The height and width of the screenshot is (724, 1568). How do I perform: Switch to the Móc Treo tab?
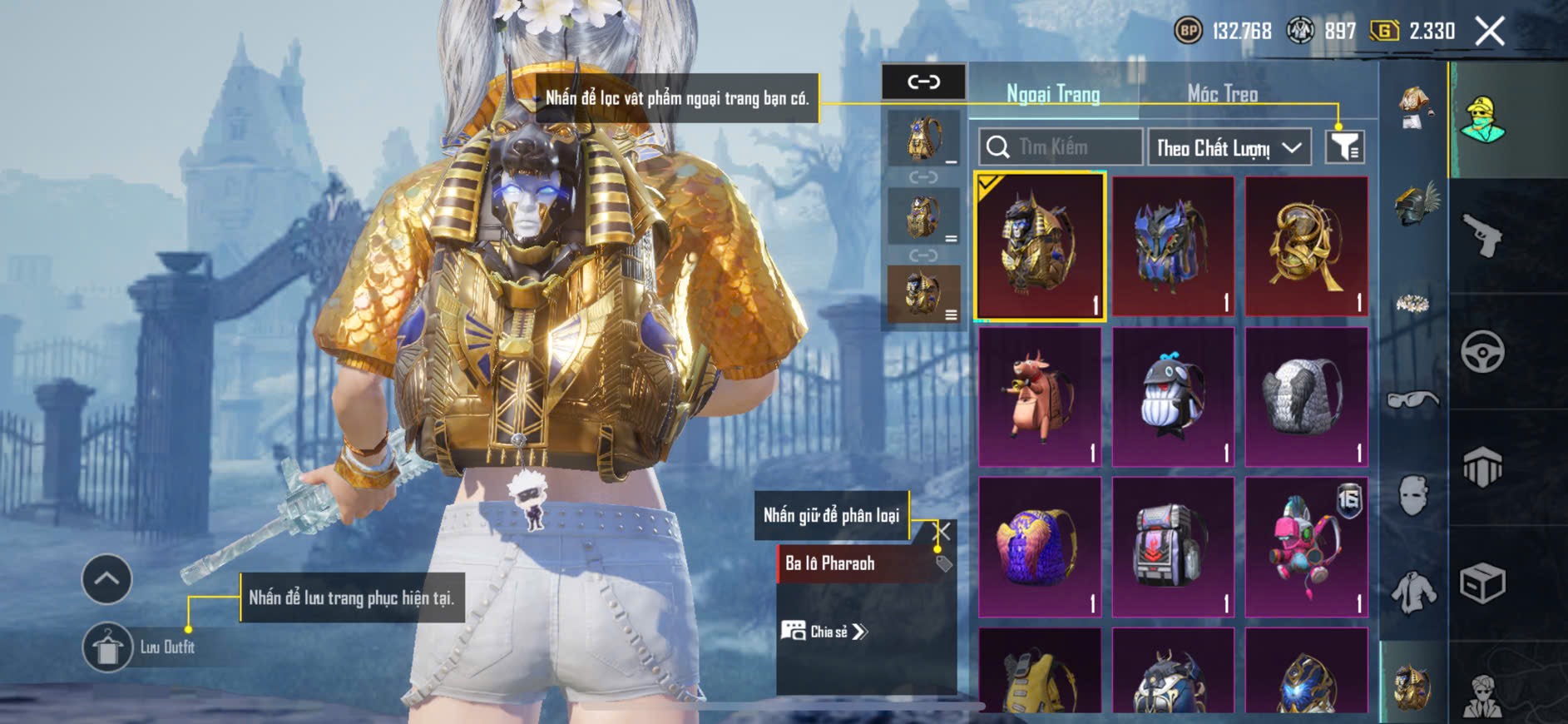pyautogui.click(x=1222, y=94)
